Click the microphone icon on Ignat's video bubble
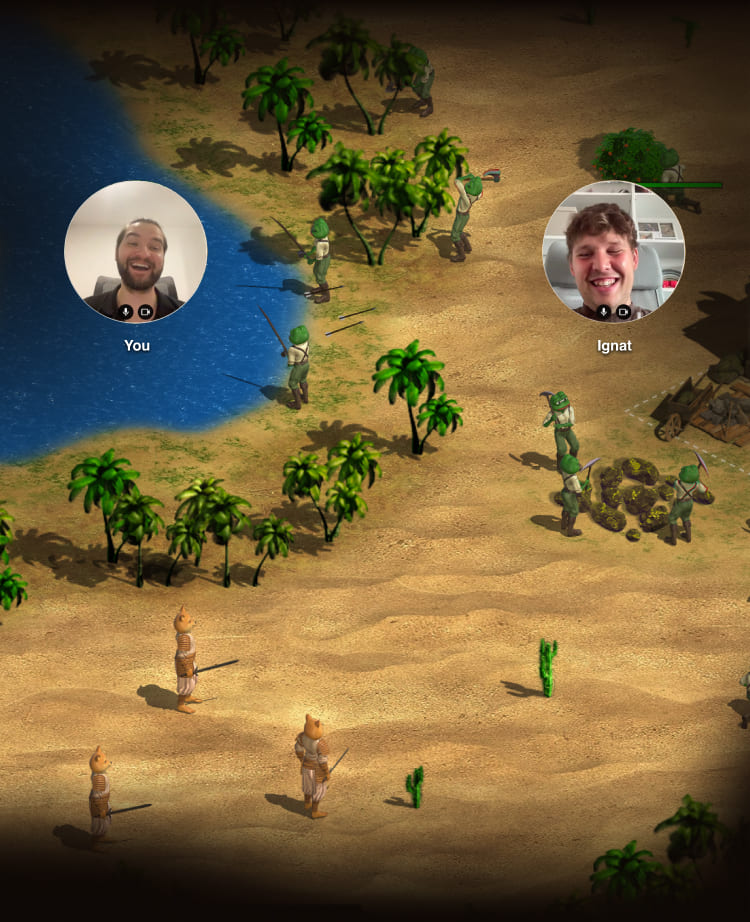 coord(604,312)
